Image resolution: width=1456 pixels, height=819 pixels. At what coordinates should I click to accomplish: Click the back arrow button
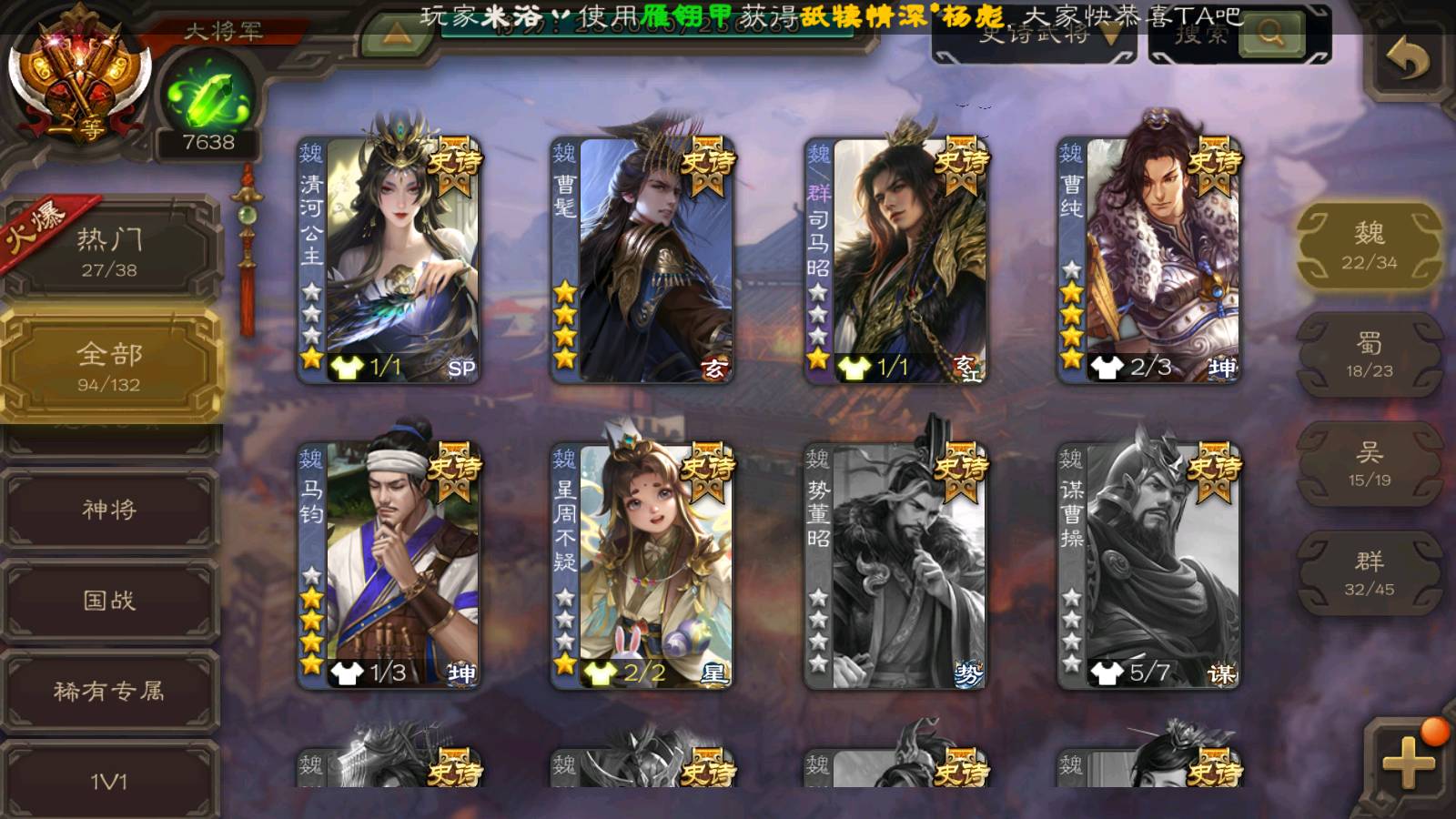(1408, 61)
